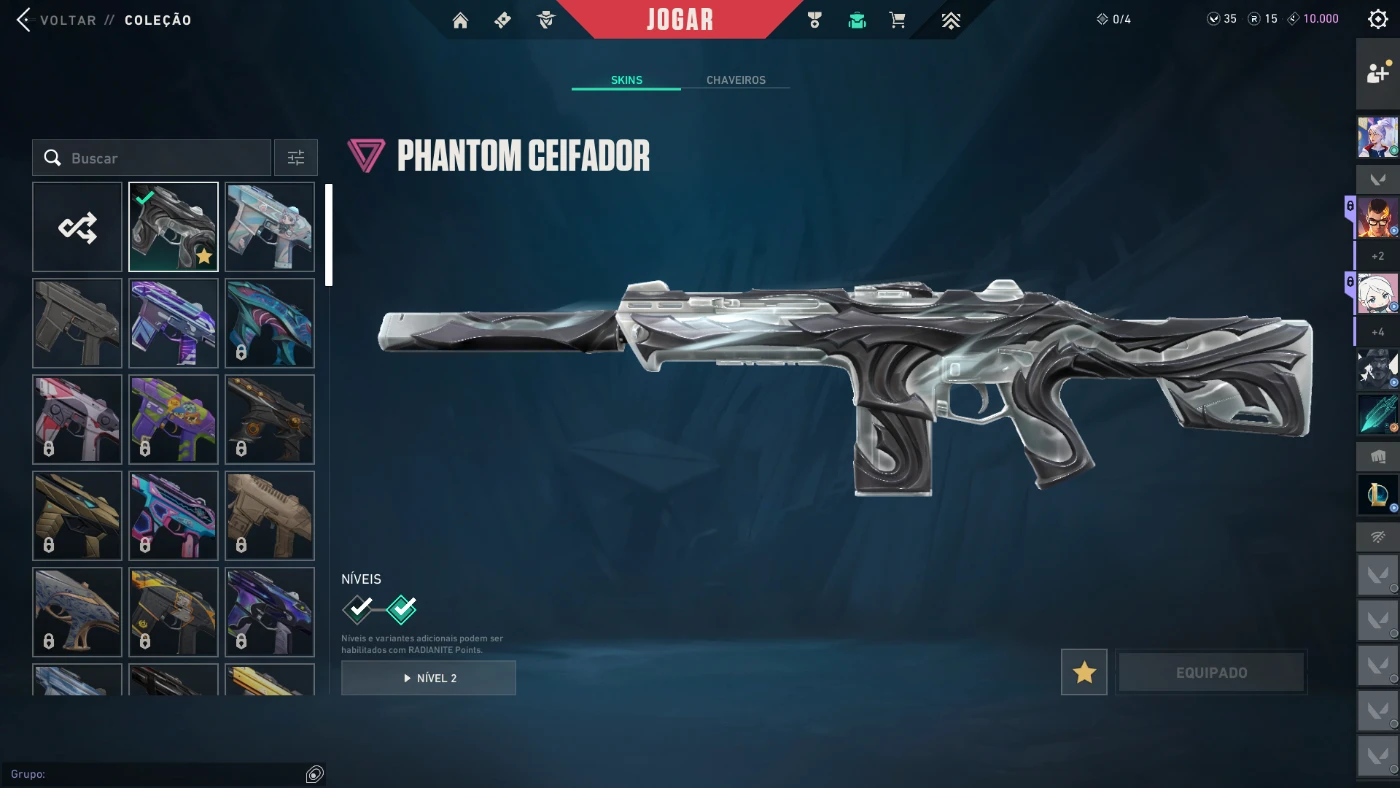
Task: Switch to the Chaveiros tab
Action: pyautogui.click(x=735, y=80)
